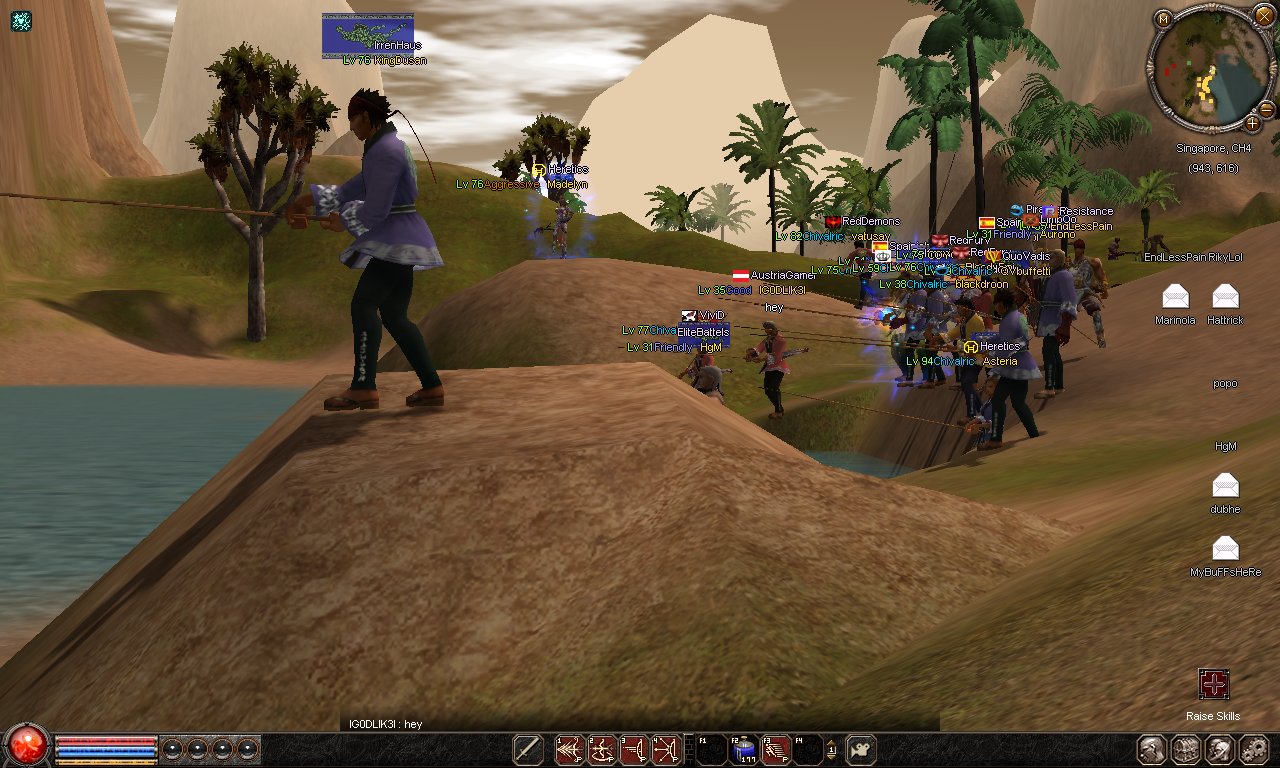Open the whisper message from MyBuFFsHeRe
Image resolution: width=1280 pixels, height=768 pixels.
point(1225,548)
